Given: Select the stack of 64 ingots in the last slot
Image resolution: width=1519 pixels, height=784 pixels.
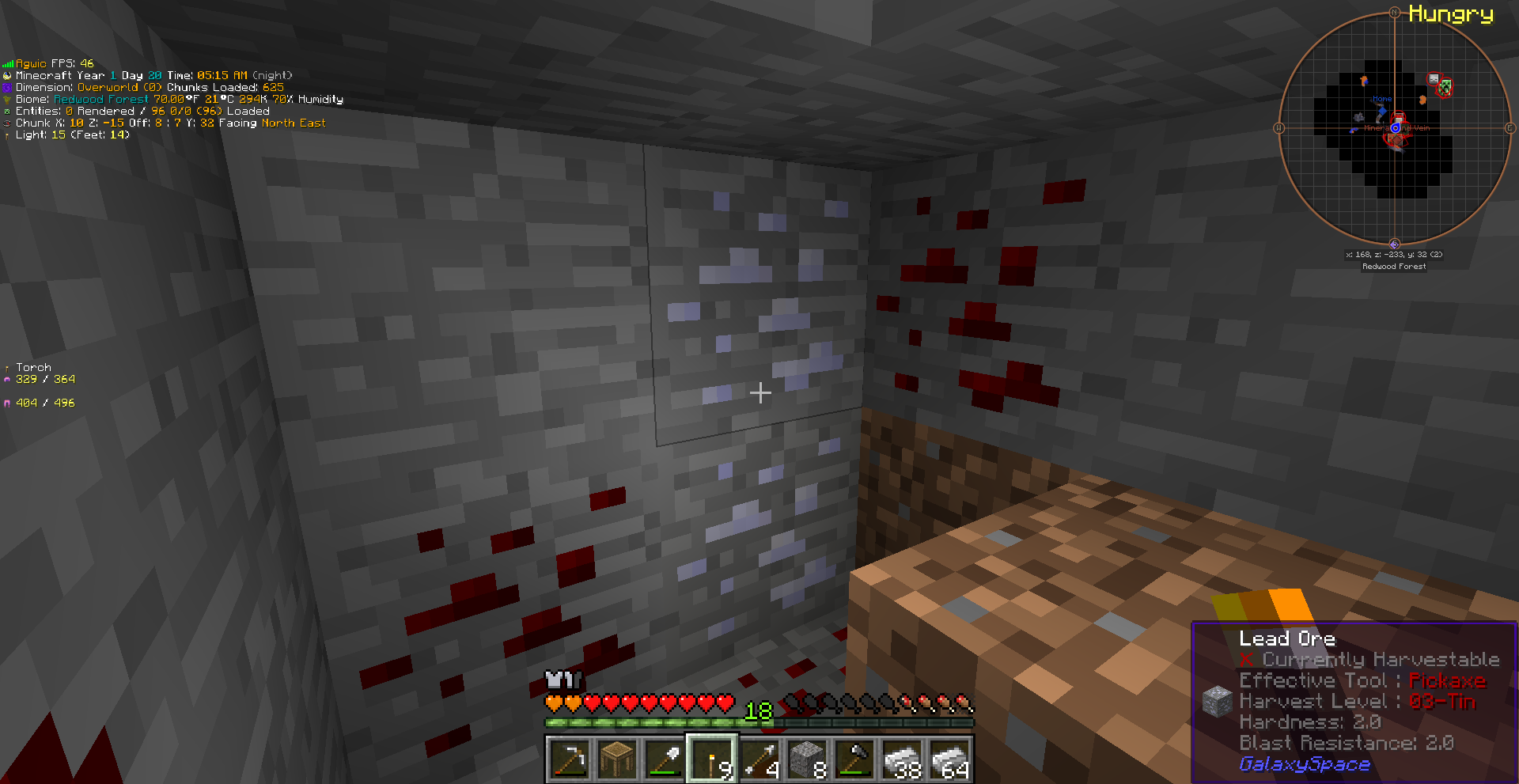Looking at the screenshot, I should pos(949,760).
